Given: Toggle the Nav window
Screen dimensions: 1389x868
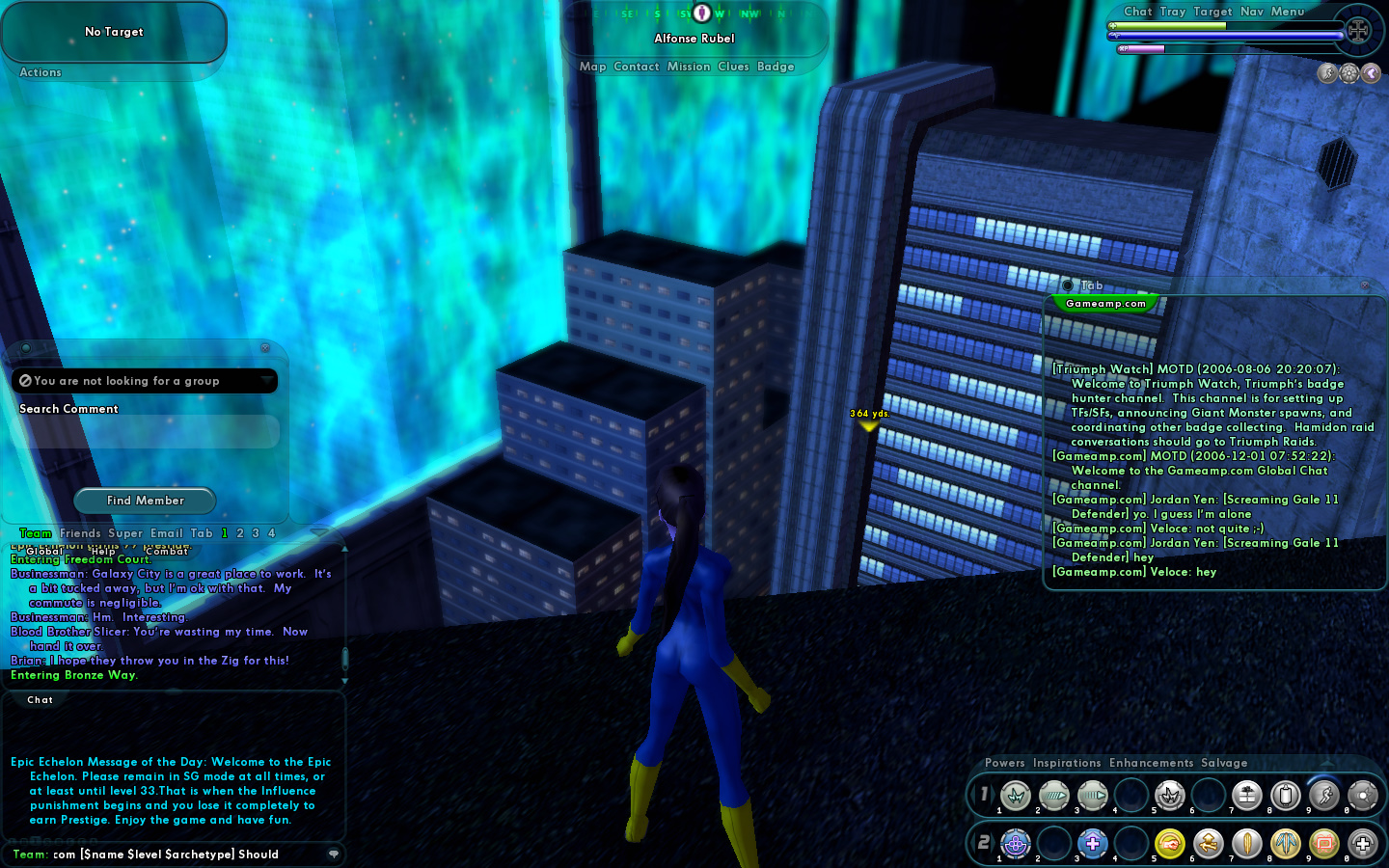Looking at the screenshot, I should 1251,12.
